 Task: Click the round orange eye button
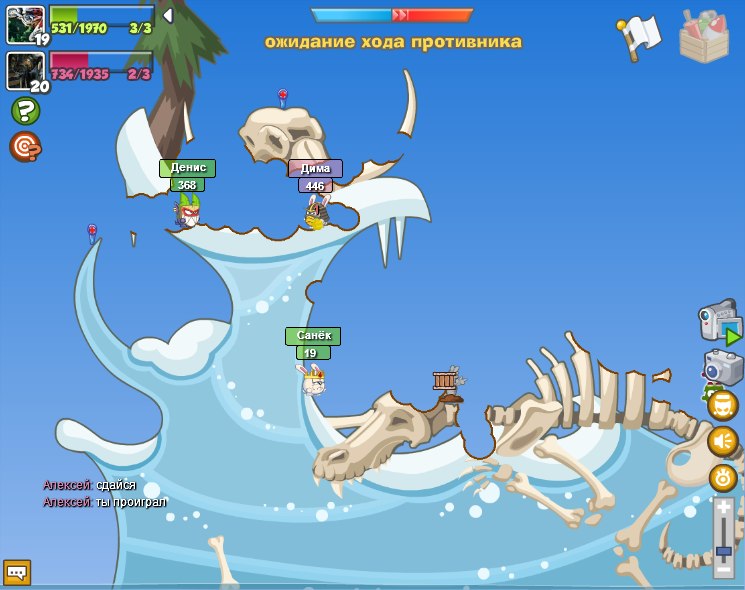click(723, 477)
